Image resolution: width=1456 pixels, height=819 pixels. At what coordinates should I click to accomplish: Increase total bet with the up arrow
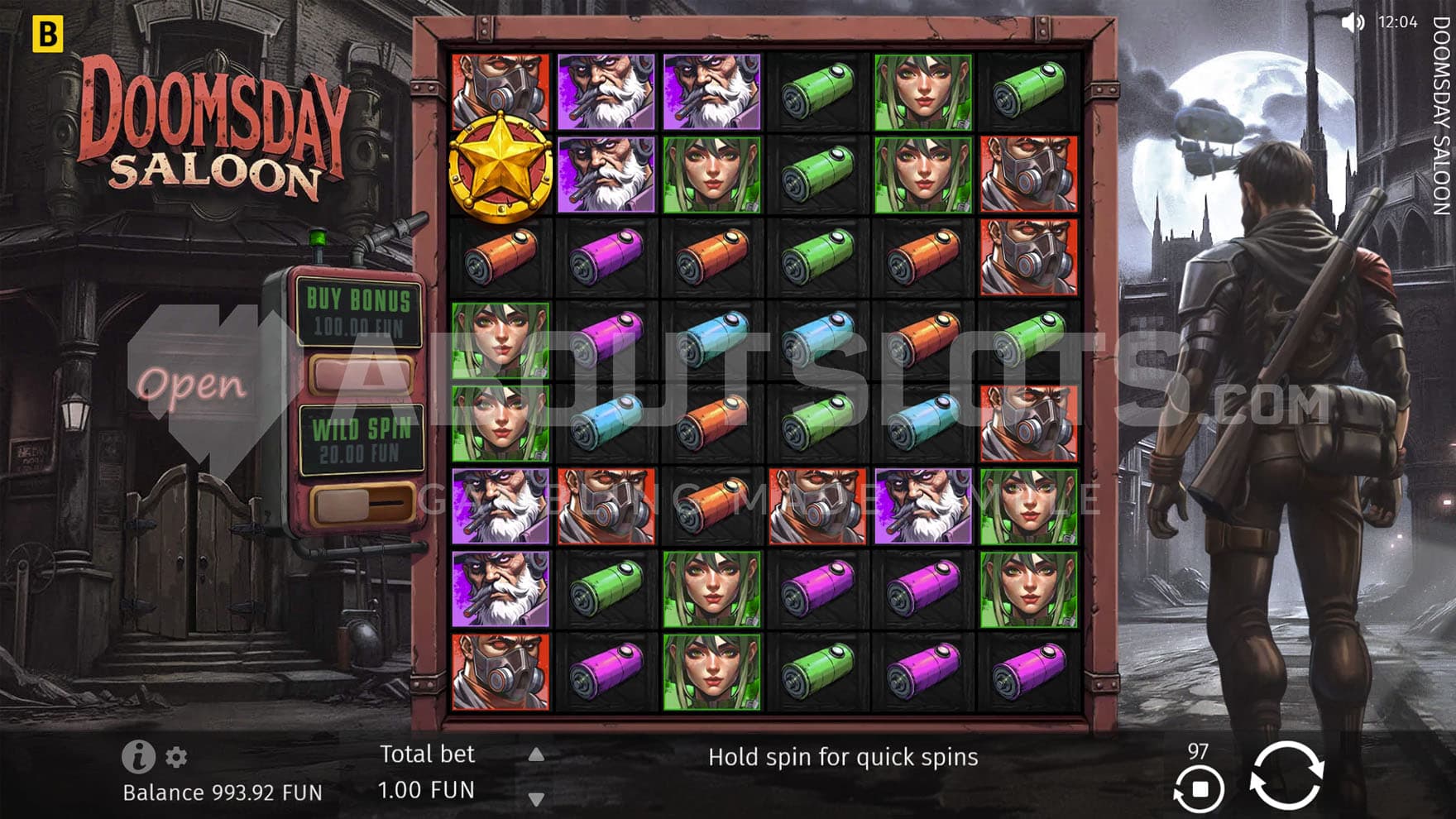pos(536,754)
